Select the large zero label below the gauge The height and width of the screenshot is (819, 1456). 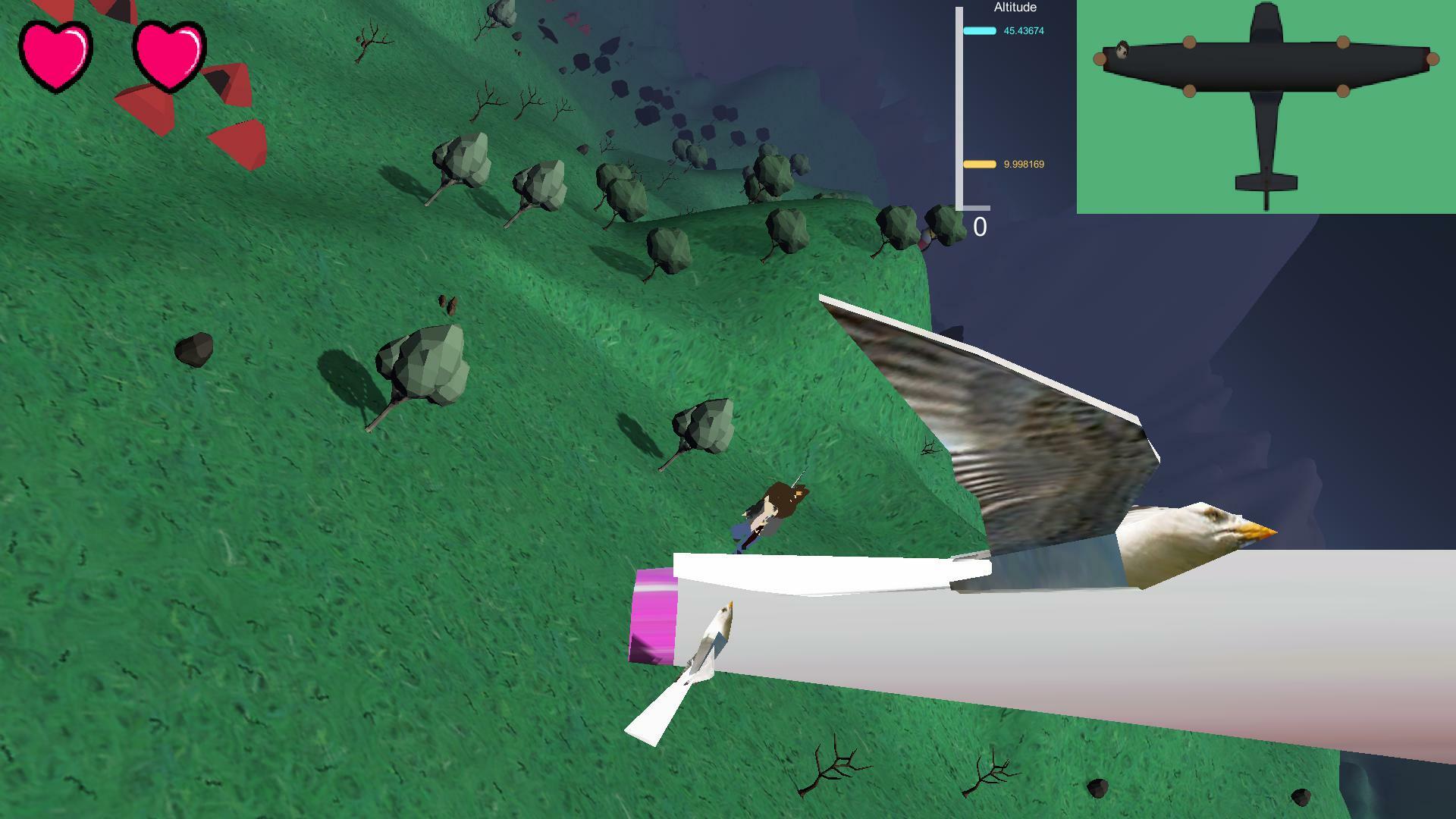pos(980,225)
